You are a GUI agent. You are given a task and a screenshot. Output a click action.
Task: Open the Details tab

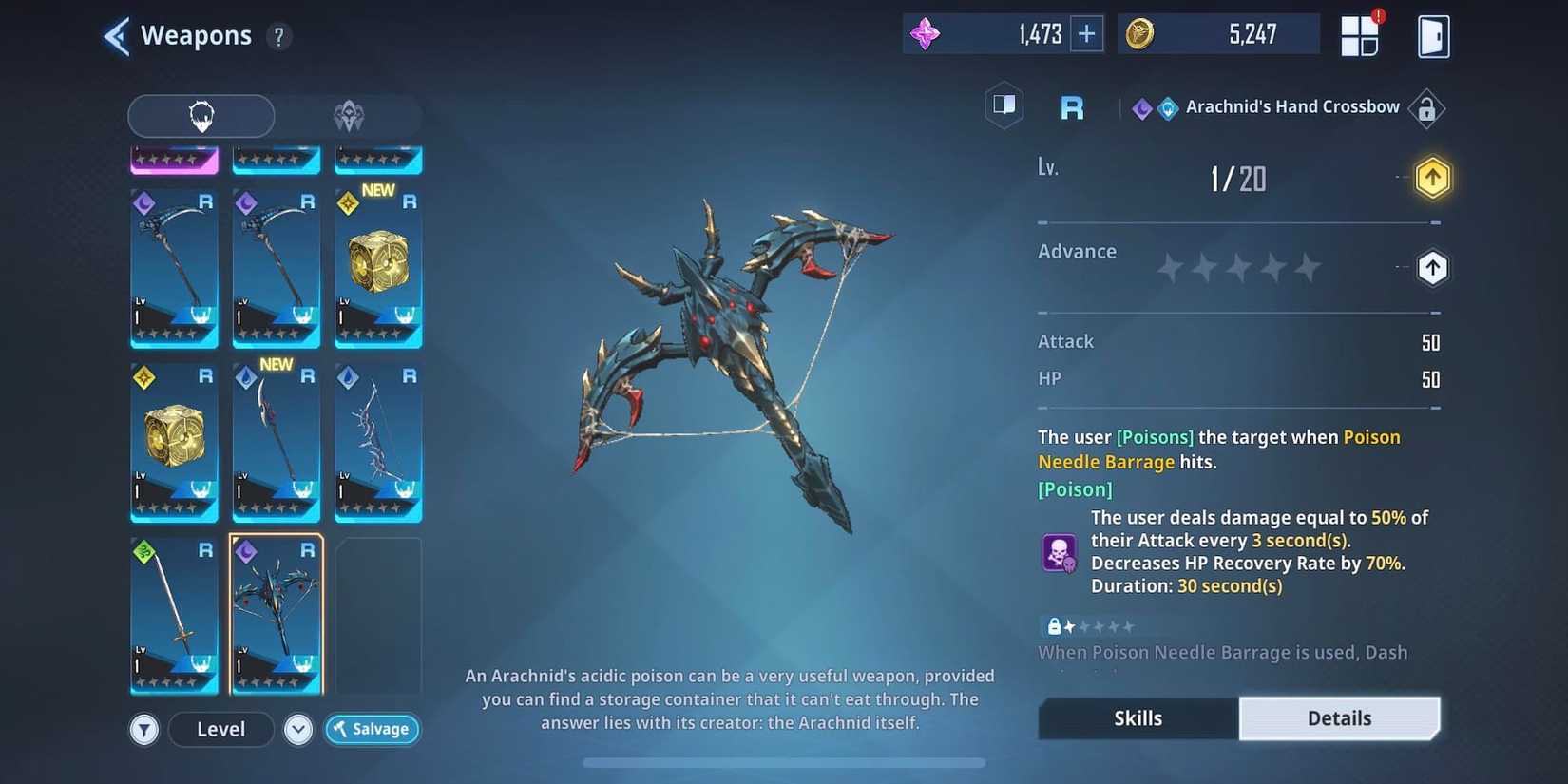tap(1339, 718)
